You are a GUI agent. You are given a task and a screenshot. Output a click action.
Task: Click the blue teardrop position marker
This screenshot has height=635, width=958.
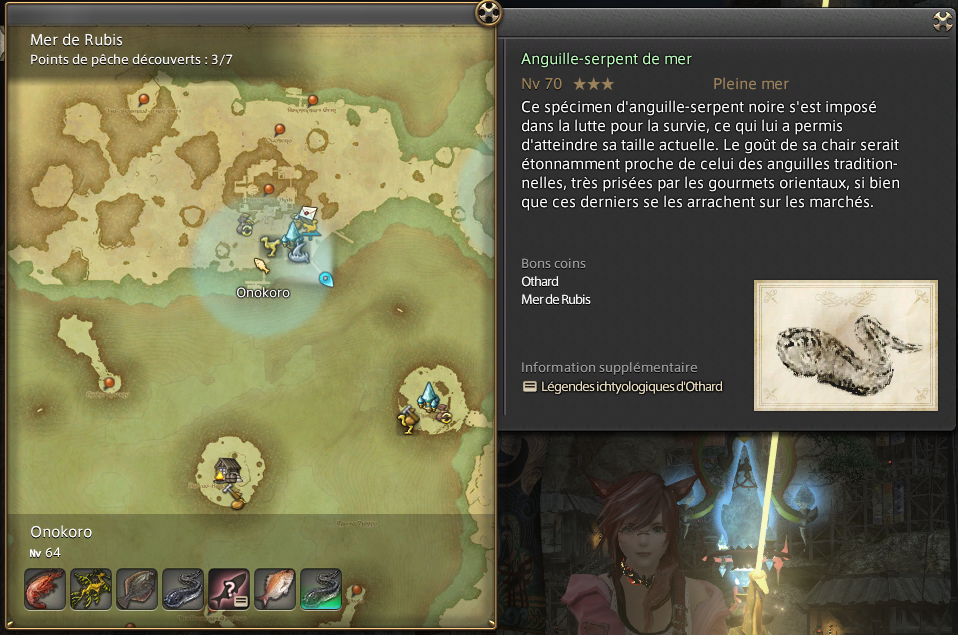324,279
